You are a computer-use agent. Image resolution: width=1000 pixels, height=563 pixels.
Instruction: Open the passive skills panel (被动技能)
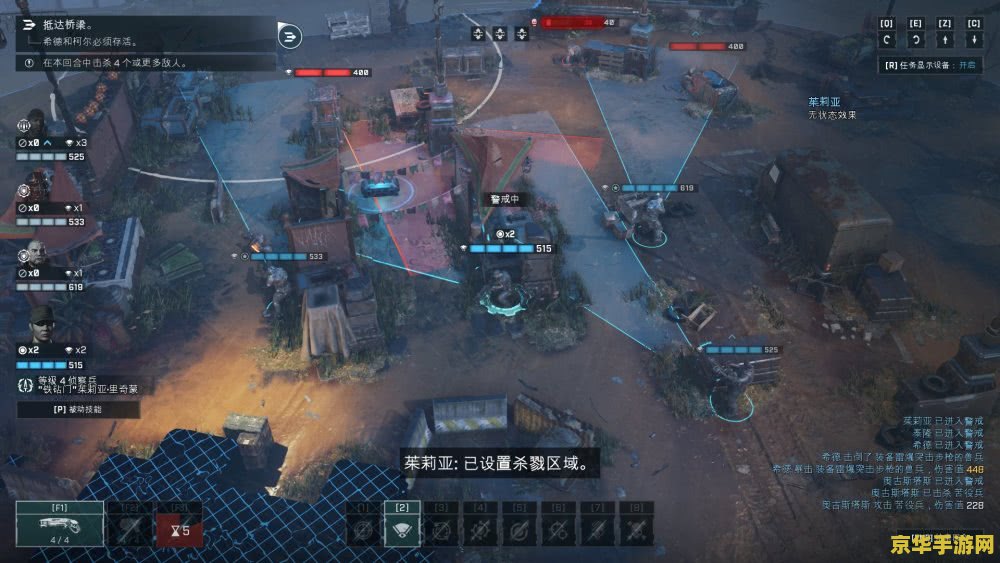(x=78, y=409)
